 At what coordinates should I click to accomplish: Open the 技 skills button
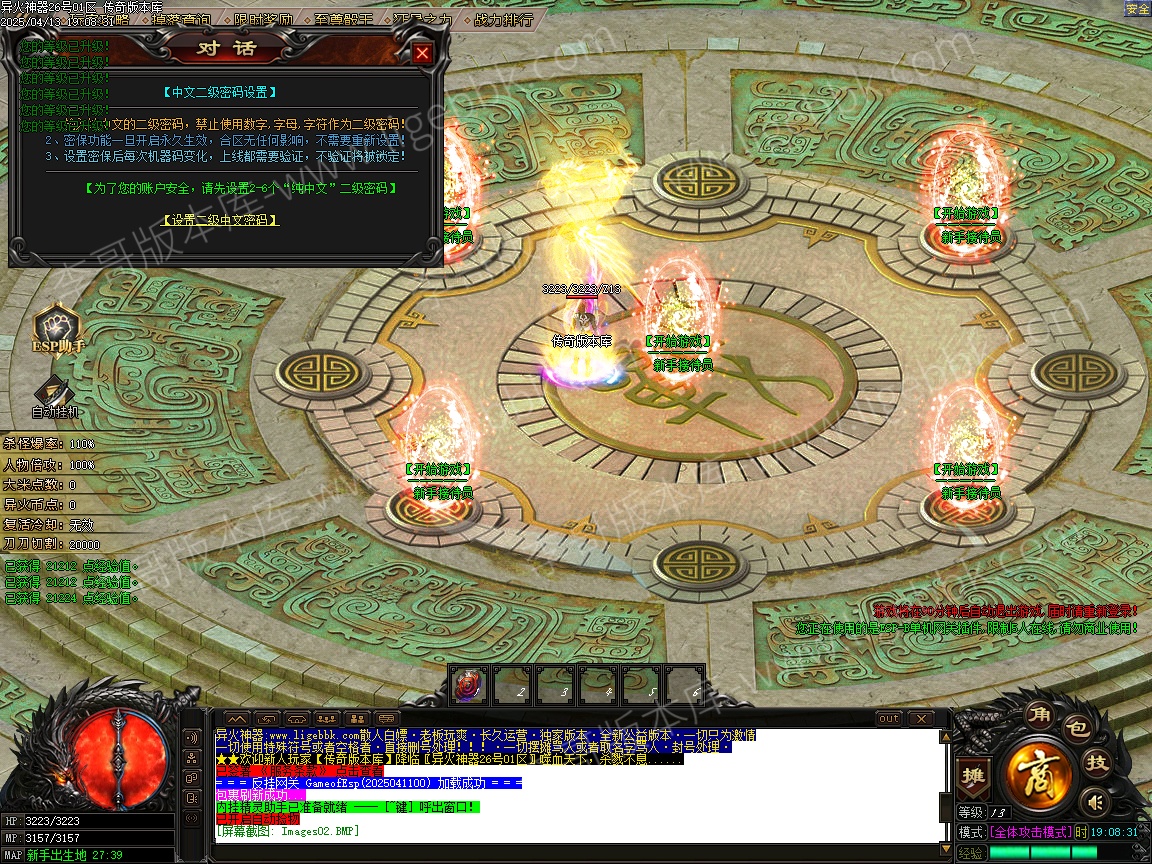click(1097, 763)
